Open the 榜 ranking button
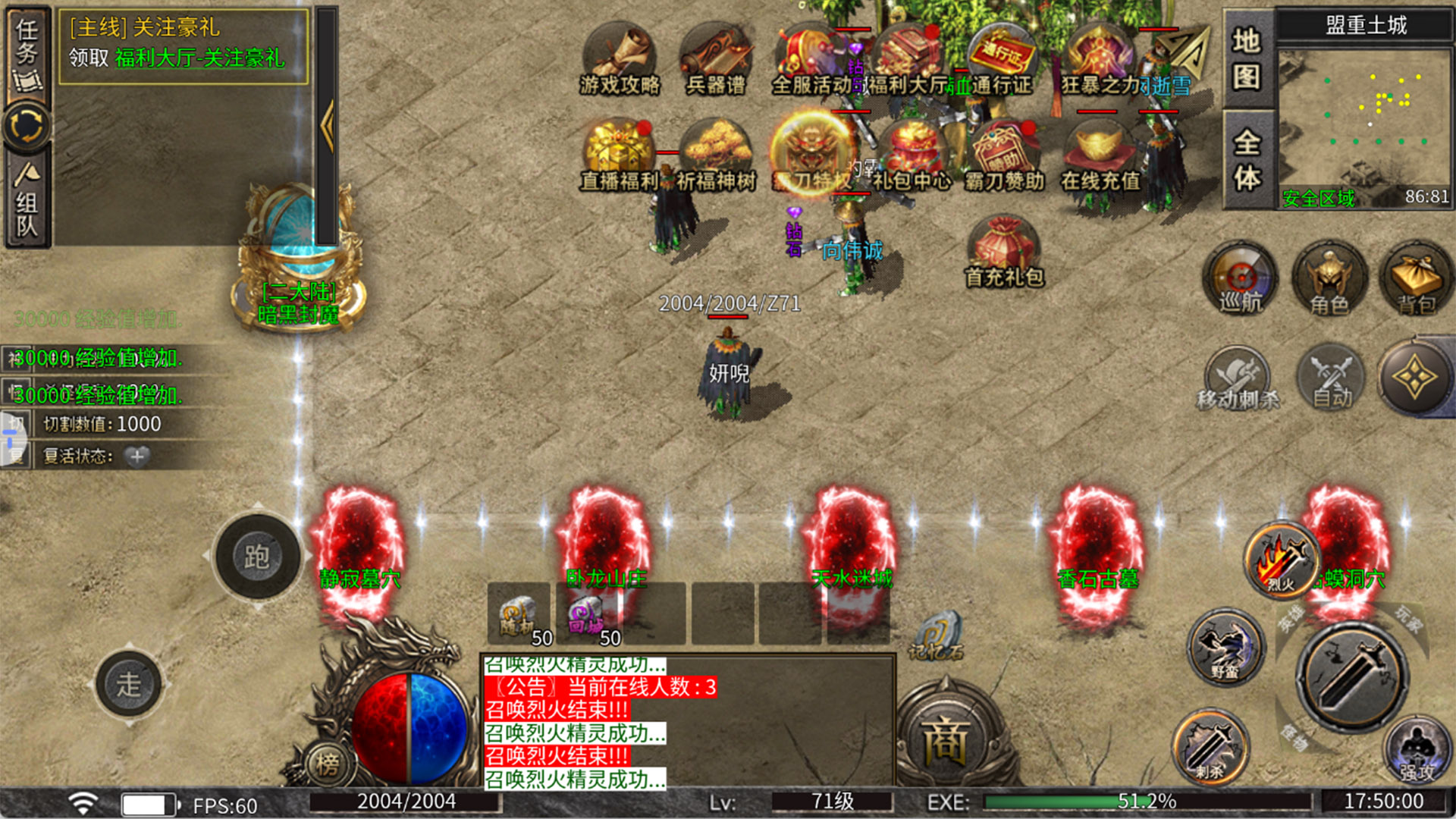 pos(328,764)
